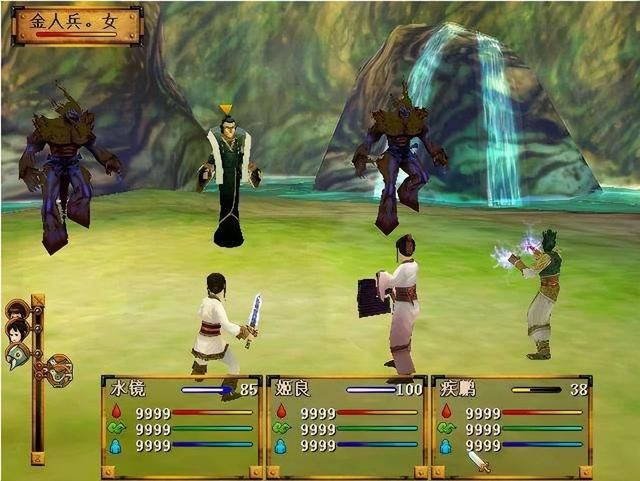Click the green bird-mask turn order portrait
The width and height of the screenshot is (640, 481).
coord(17,355)
